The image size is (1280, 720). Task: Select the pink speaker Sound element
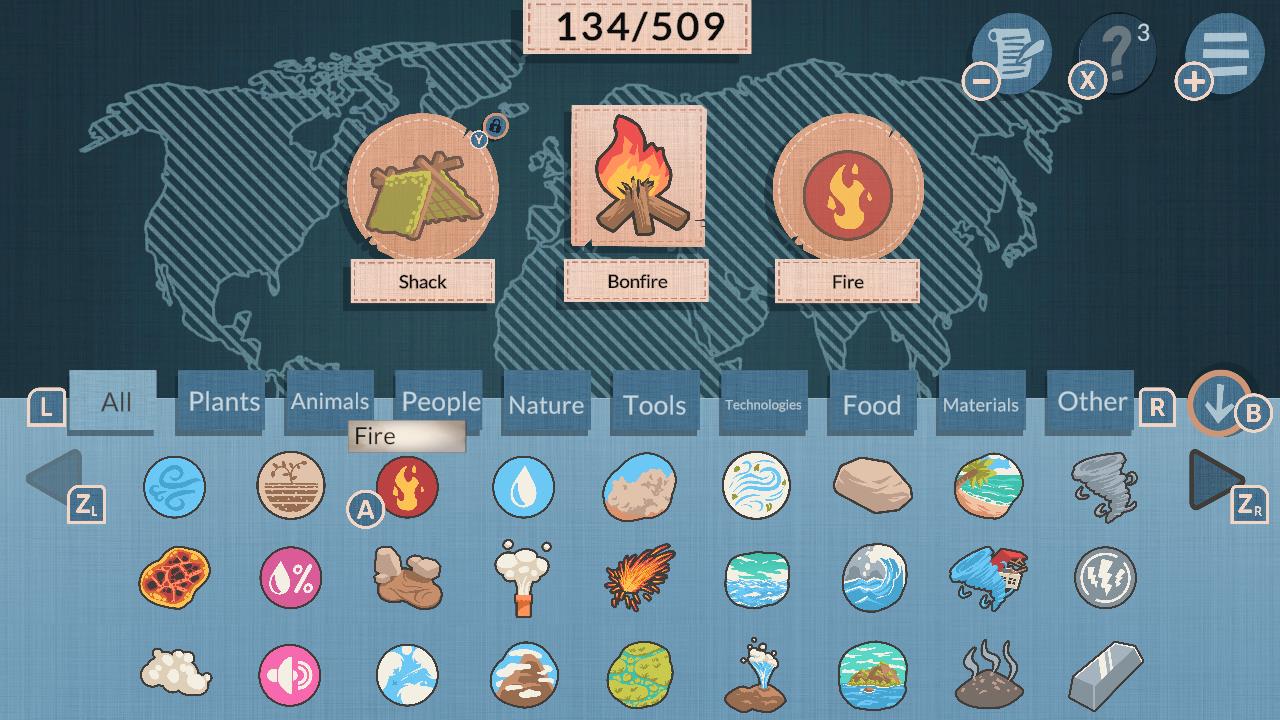coord(291,675)
